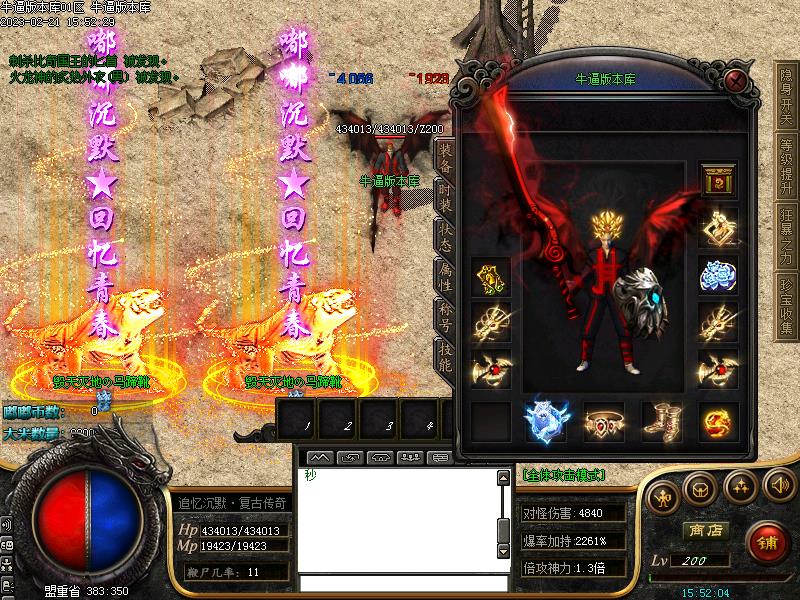Click the blue flower gem equipment slot
800x600 pixels.
(x=718, y=275)
